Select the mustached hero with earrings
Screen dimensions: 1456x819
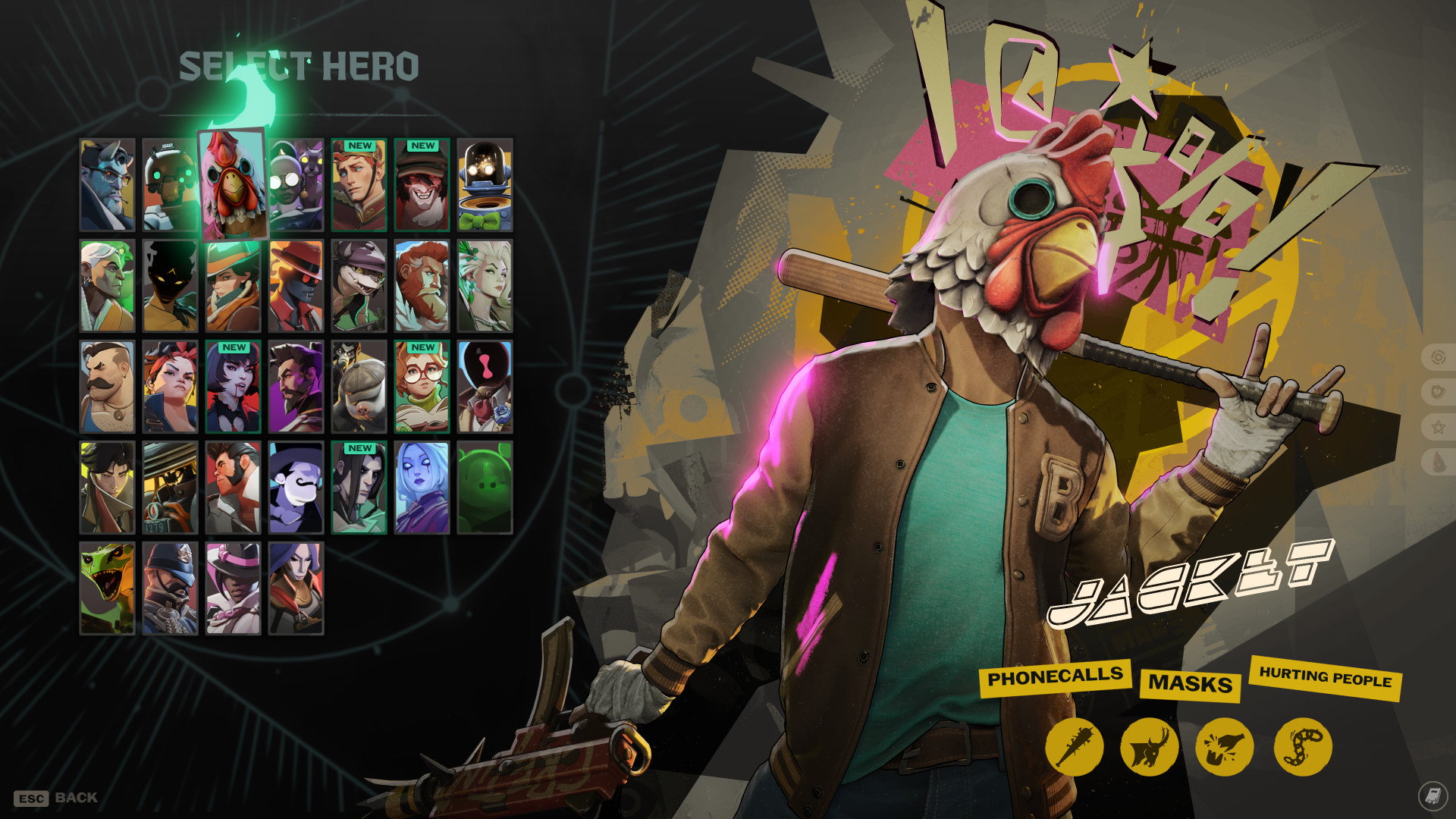(x=106, y=387)
